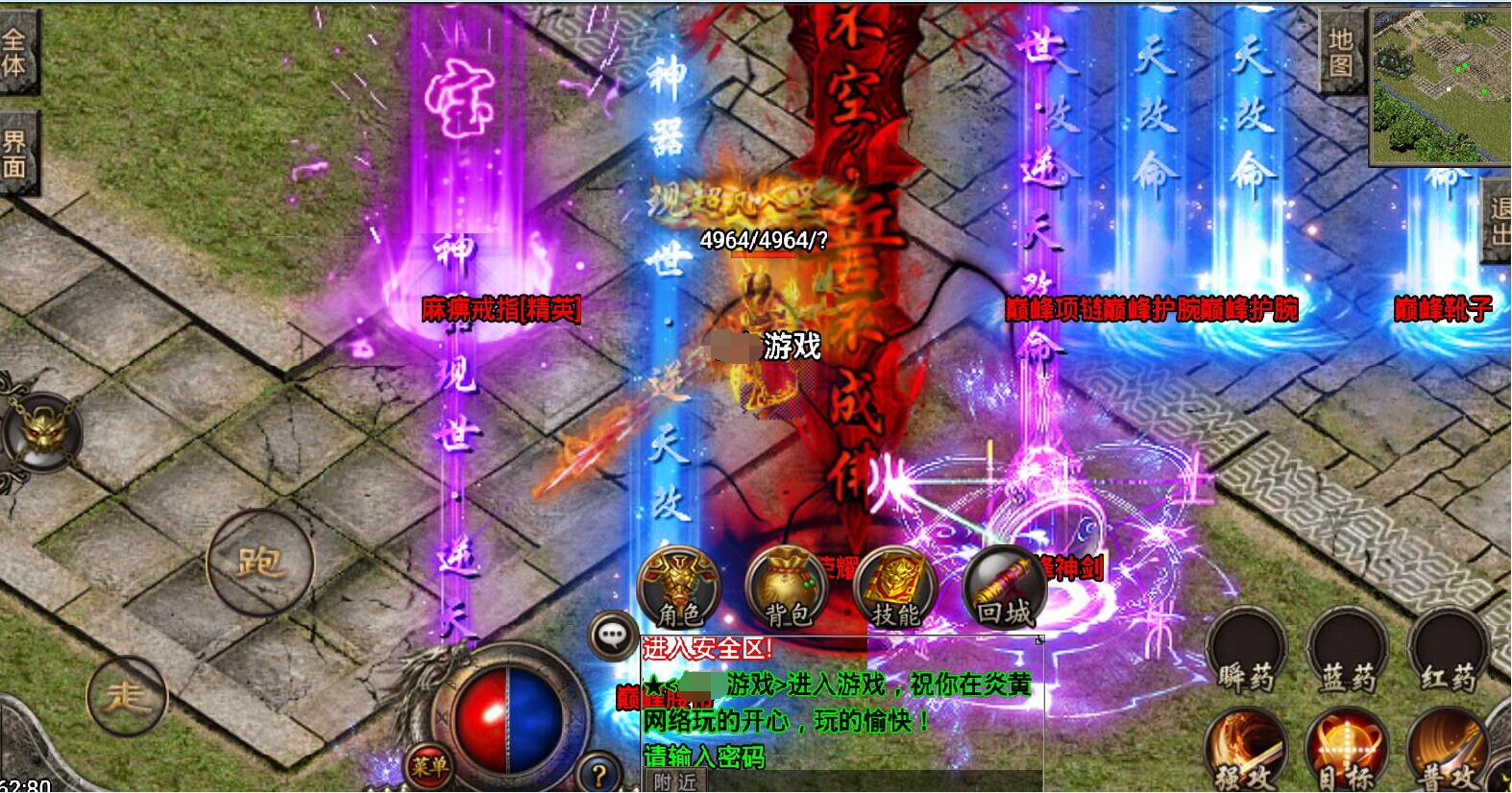Image resolution: width=1512 pixels, height=793 pixels.
Task: Open the 背包 backpack icon
Action: click(786, 588)
